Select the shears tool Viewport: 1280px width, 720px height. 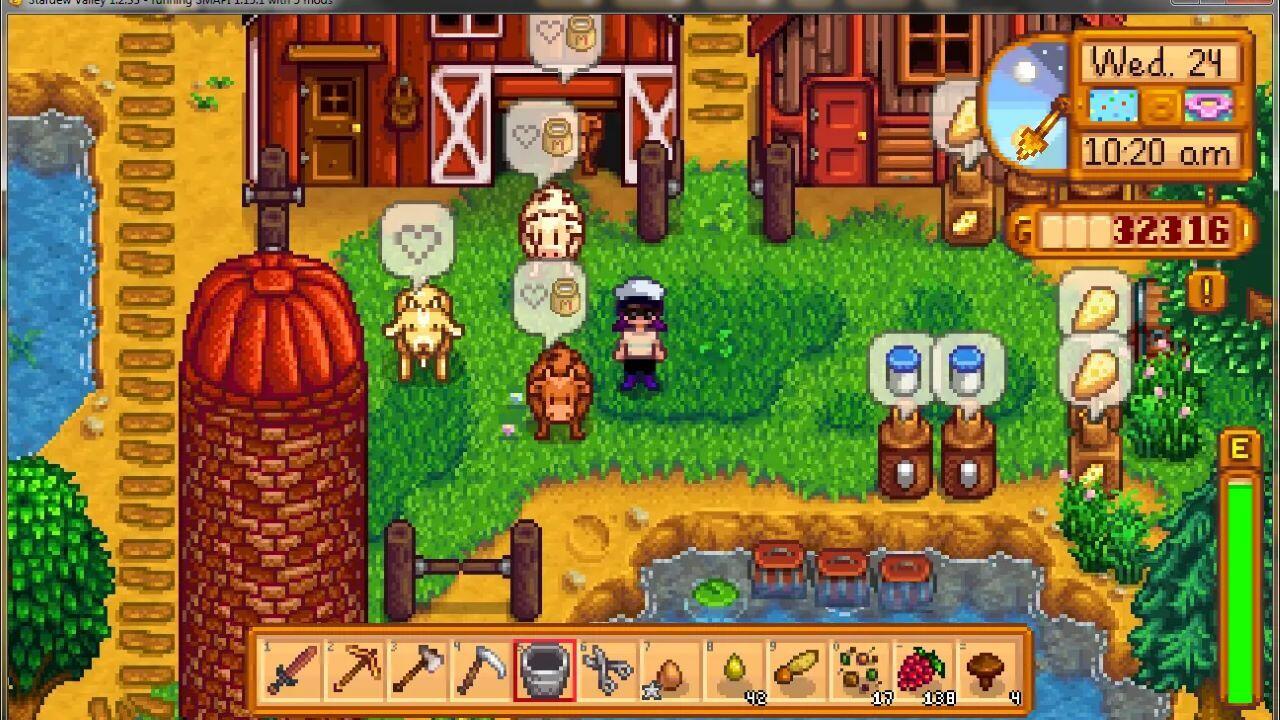608,669
